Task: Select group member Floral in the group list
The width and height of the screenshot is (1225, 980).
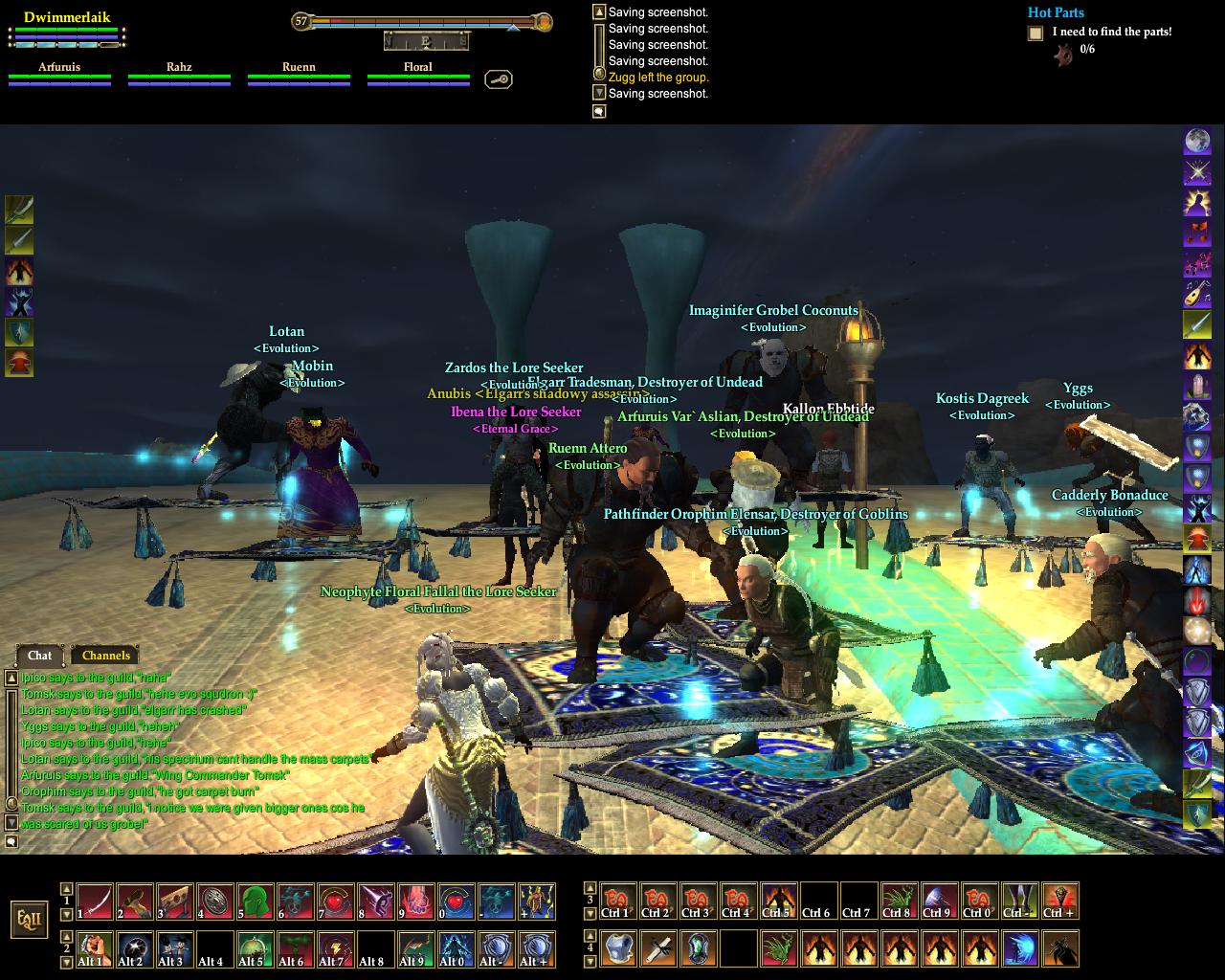Action: tap(418, 74)
